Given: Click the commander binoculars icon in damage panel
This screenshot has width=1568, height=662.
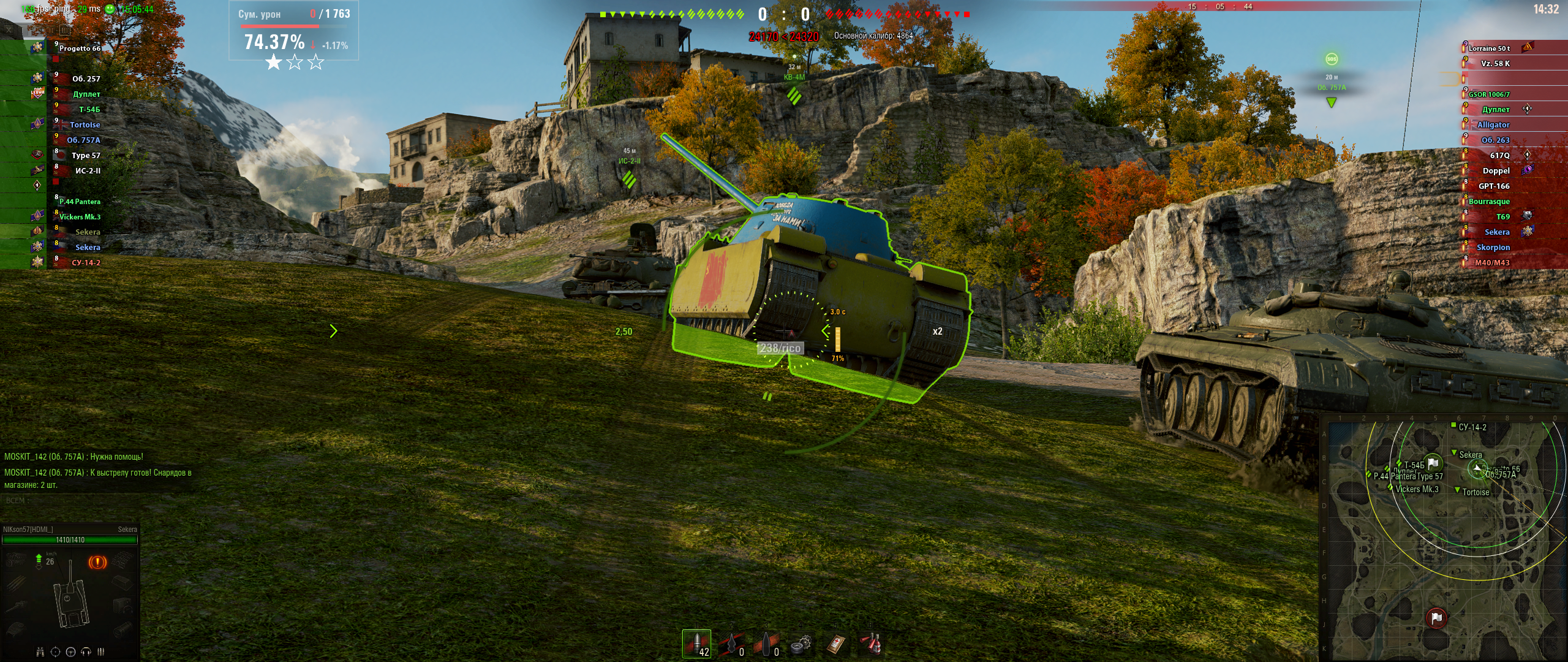Looking at the screenshot, I should 40,652.
